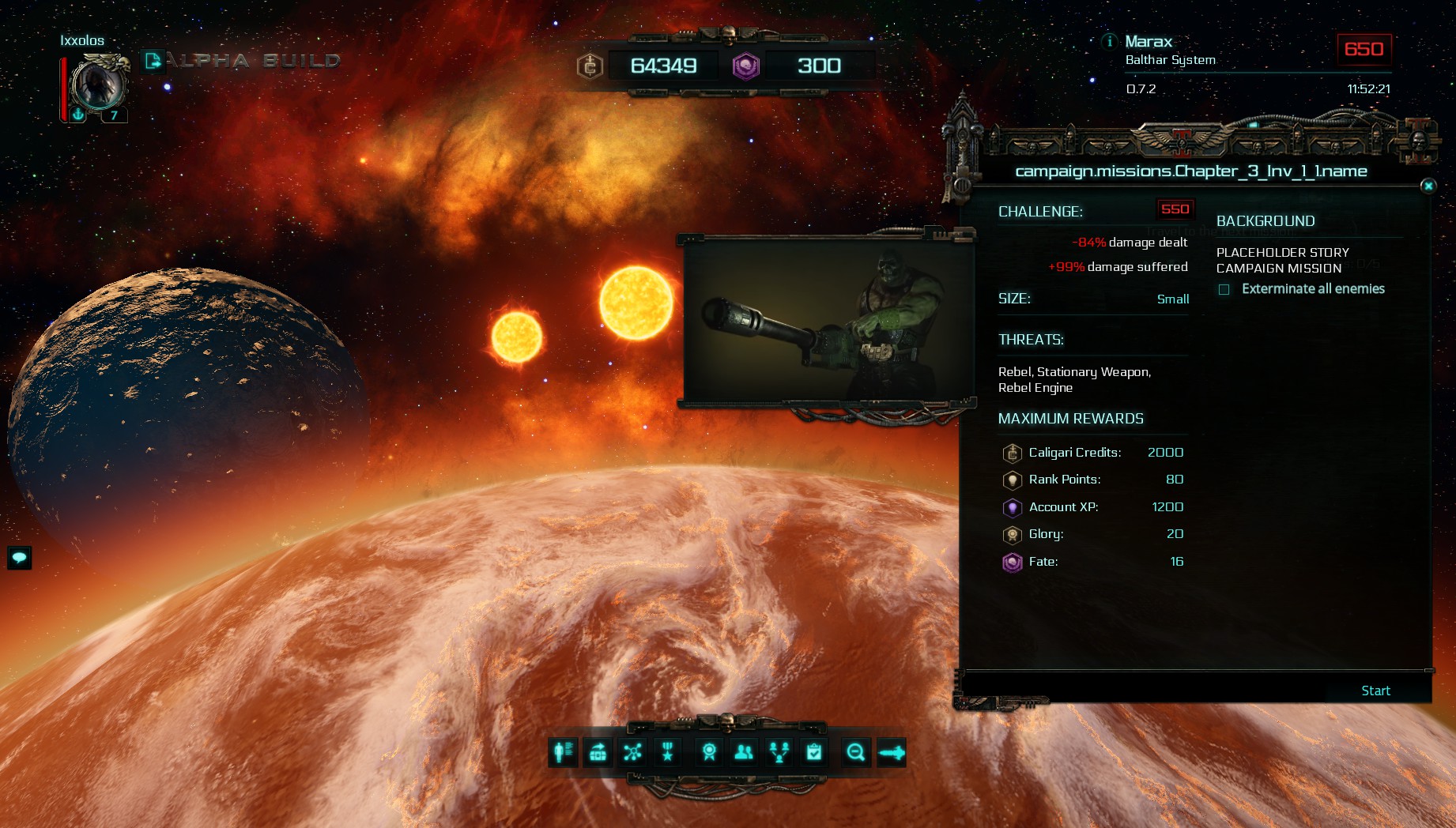Click the Ixxolos character portrait

(98, 84)
